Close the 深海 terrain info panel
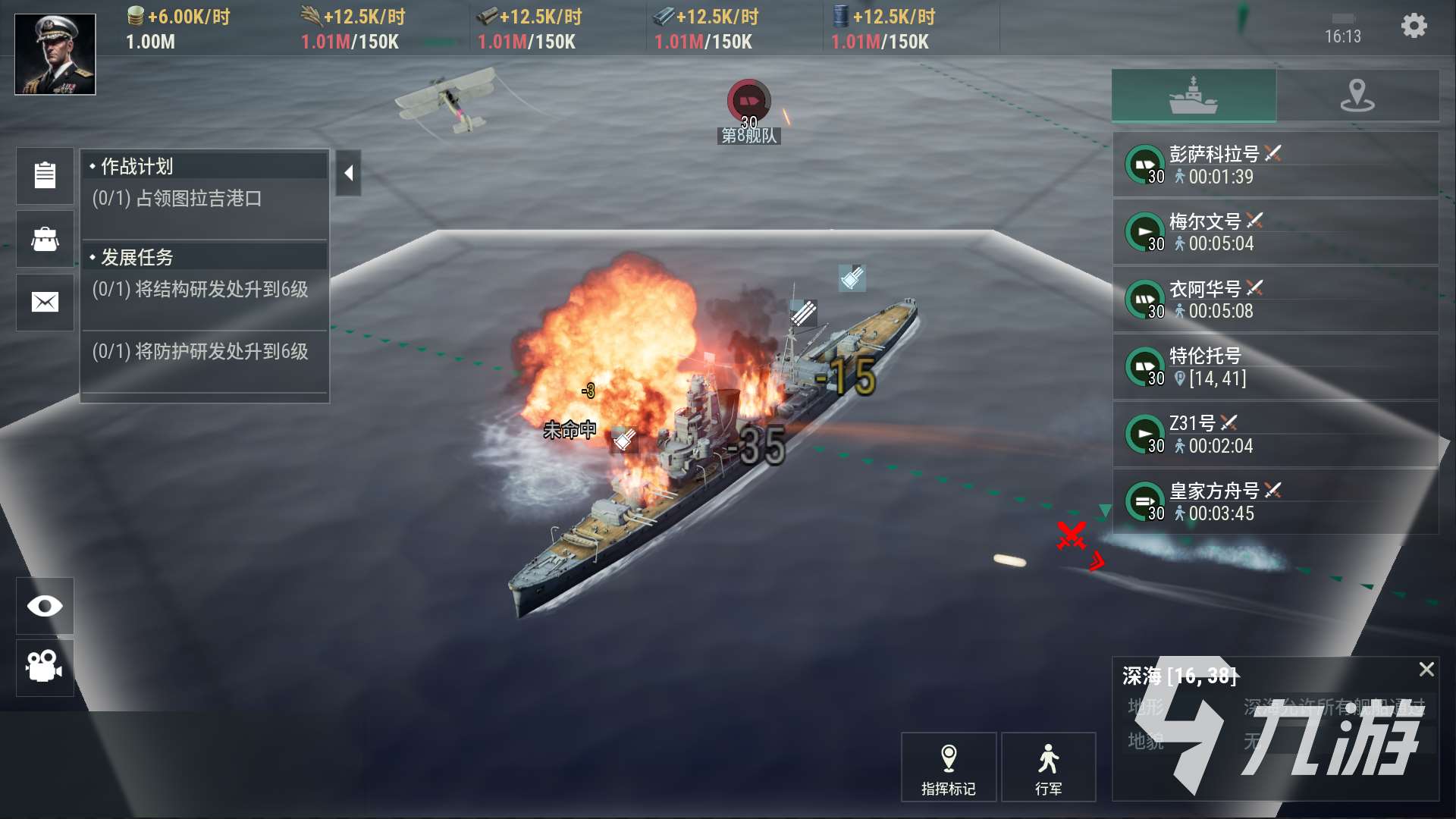The image size is (1456, 819). (1426, 669)
